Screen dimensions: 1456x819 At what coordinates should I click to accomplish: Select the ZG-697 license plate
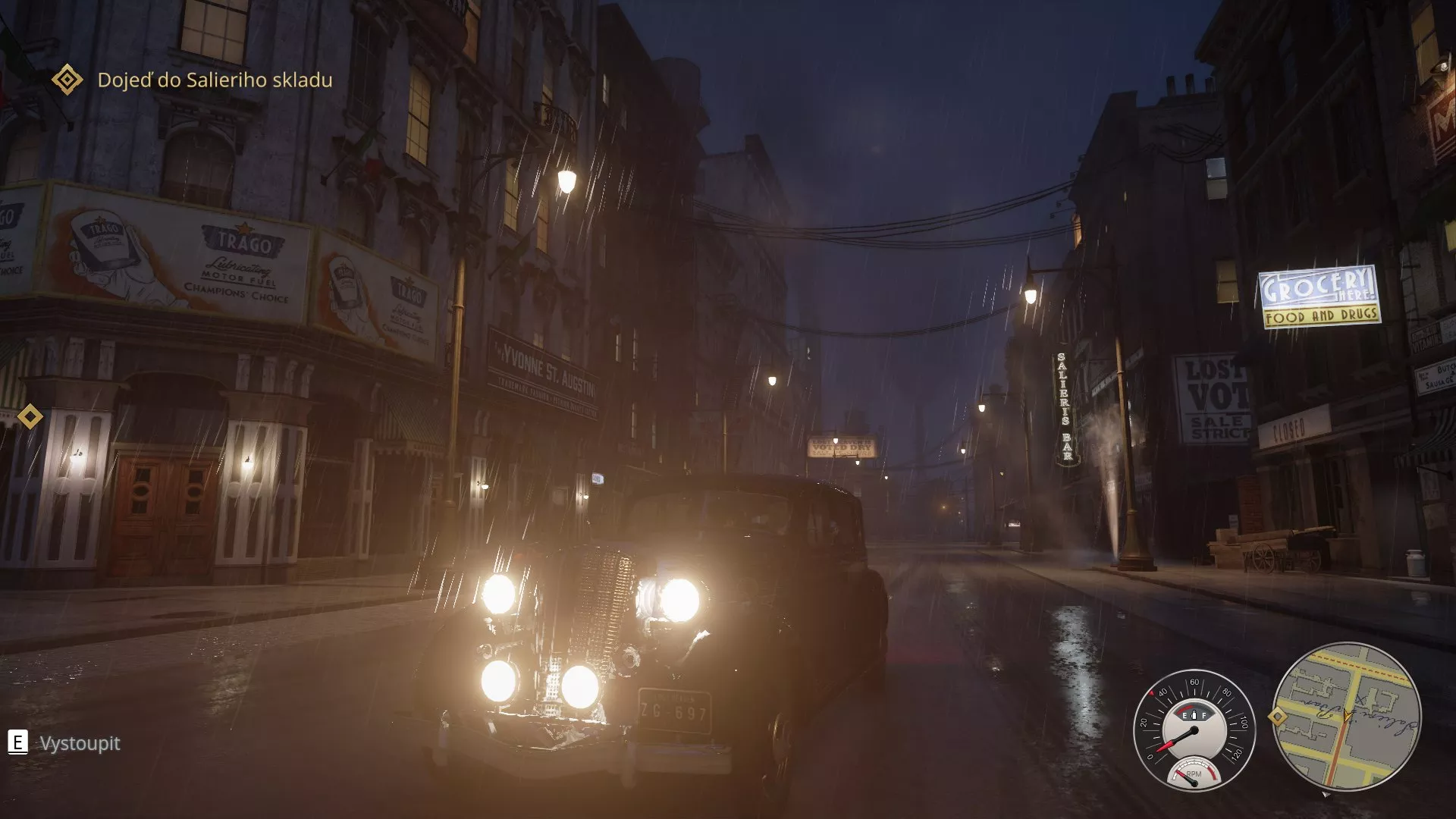click(674, 711)
